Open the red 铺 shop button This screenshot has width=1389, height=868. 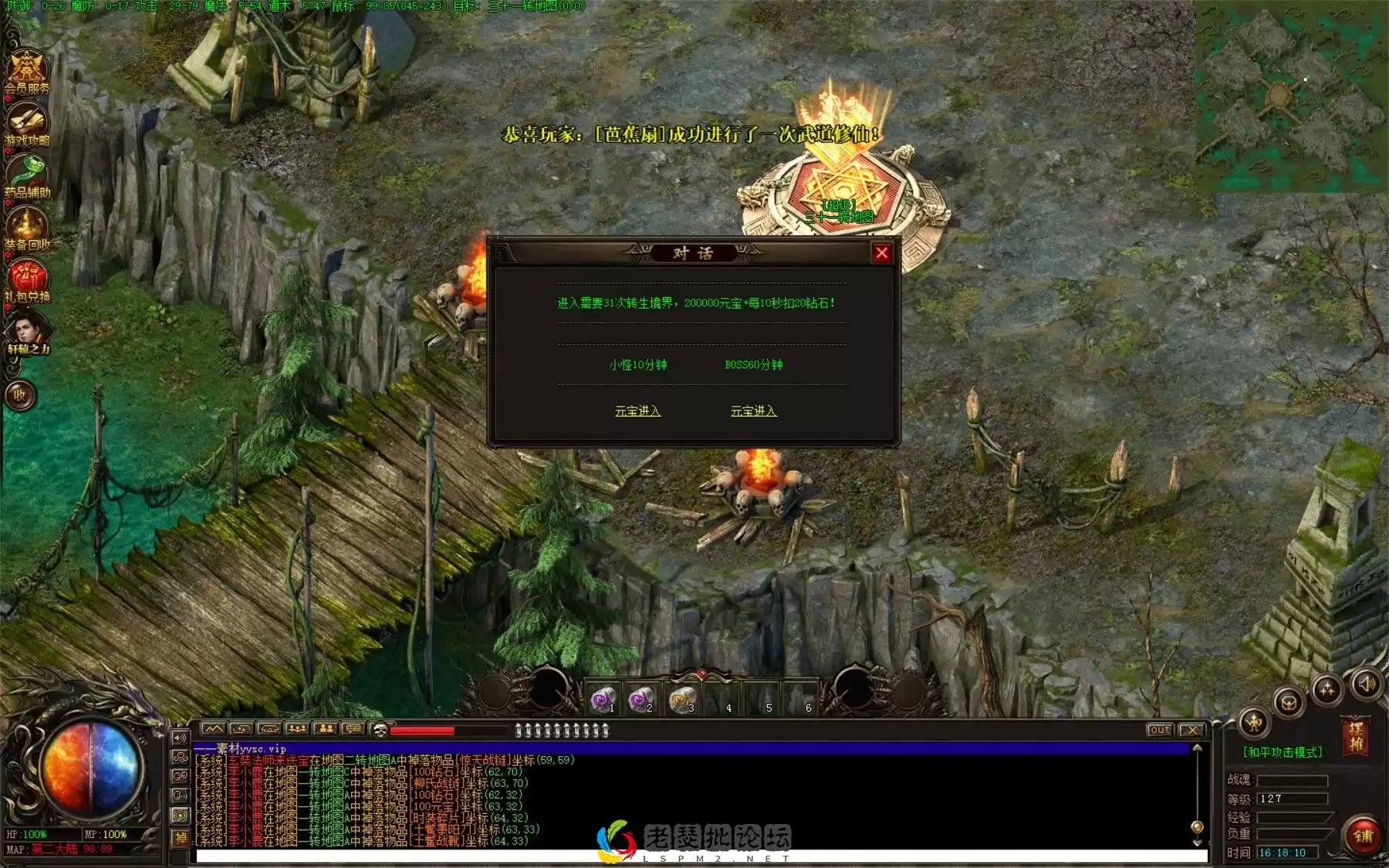point(1363,835)
